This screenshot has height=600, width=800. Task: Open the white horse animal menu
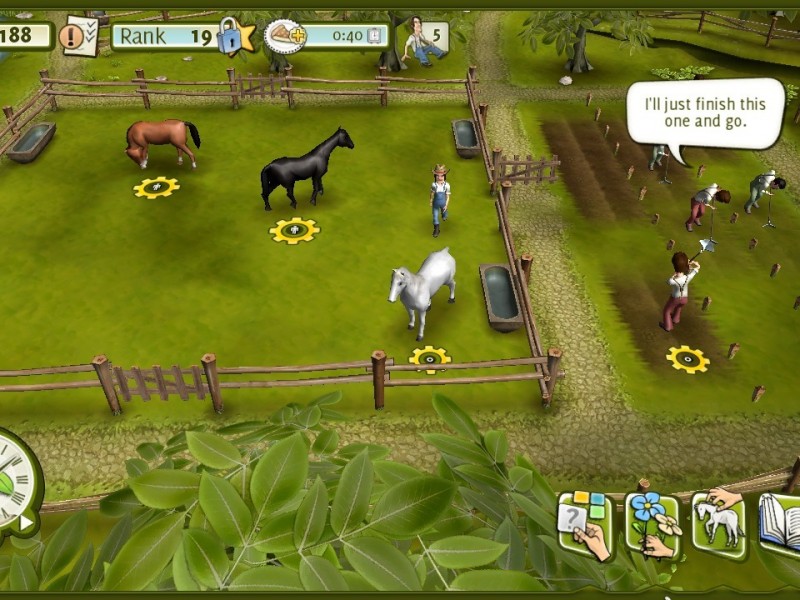click(x=718, y=520)
